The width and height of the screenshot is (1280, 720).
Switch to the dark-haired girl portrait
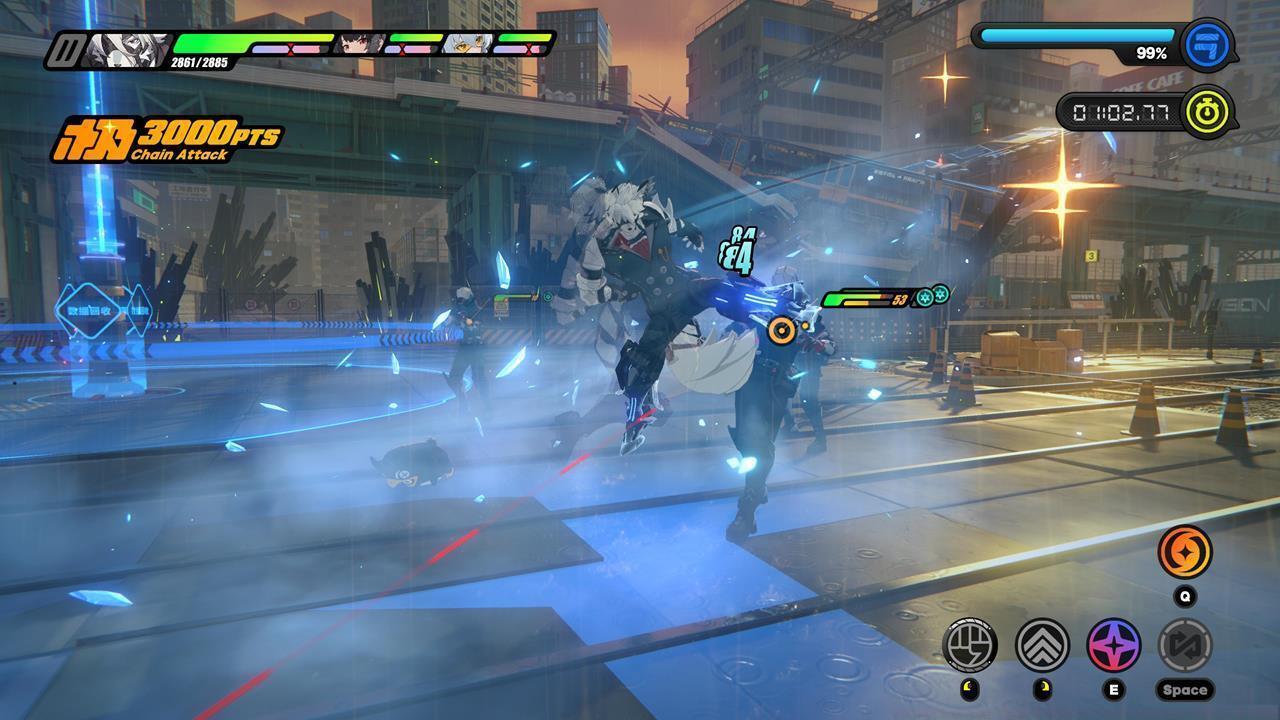pyautogui.click(x=359, y=44)
